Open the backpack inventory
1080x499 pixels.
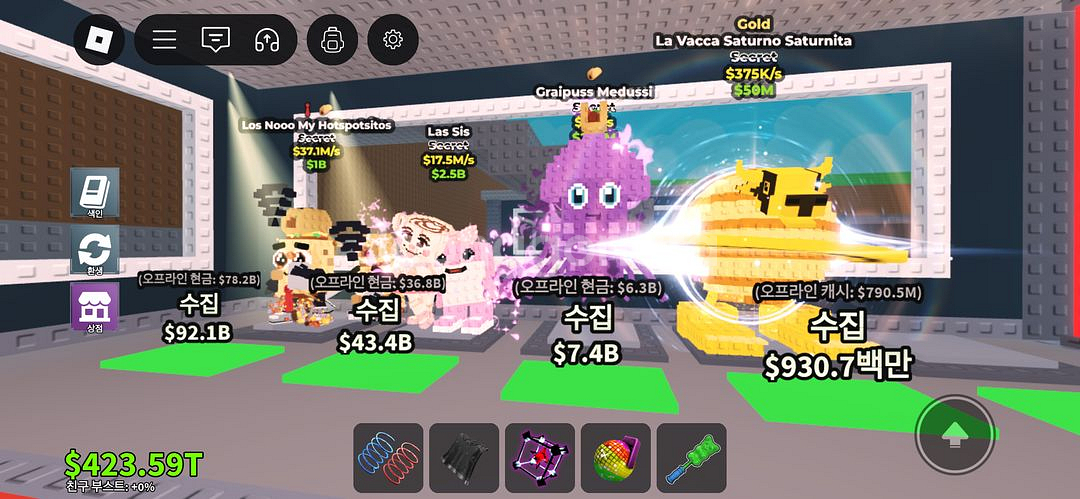332,40
